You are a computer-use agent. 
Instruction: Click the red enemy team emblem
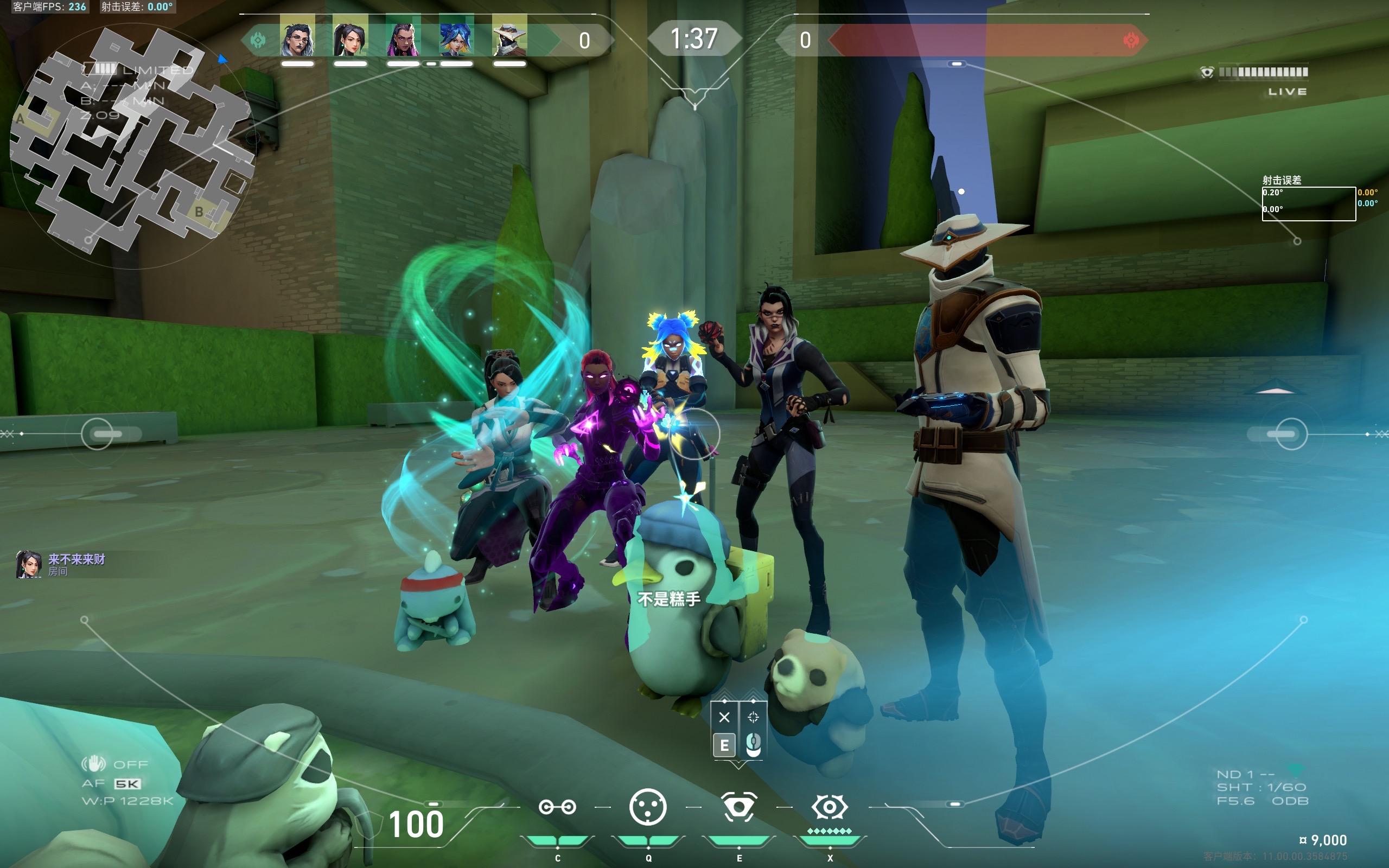(1131, 40)
